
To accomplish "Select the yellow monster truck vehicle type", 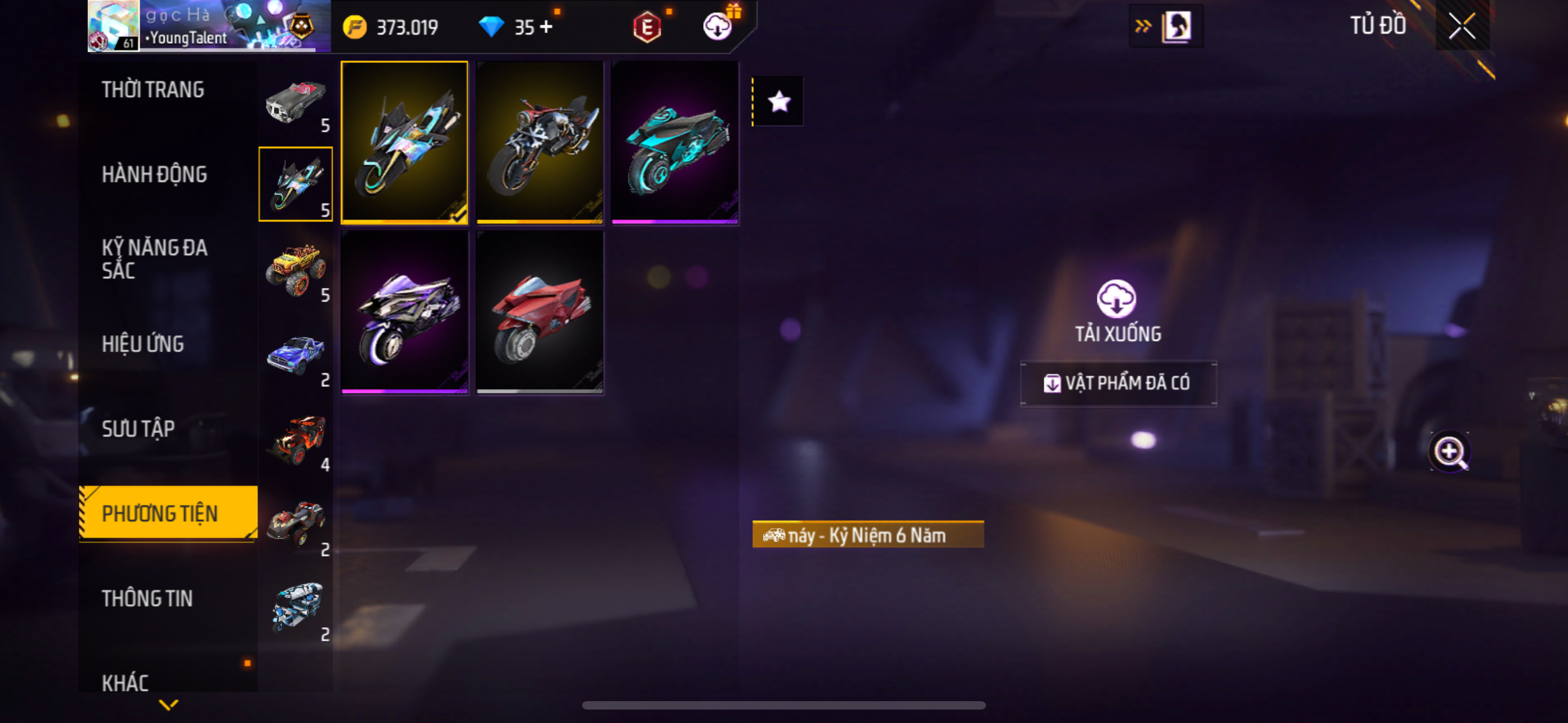I will pyautogui.click(x=296, y=268).
